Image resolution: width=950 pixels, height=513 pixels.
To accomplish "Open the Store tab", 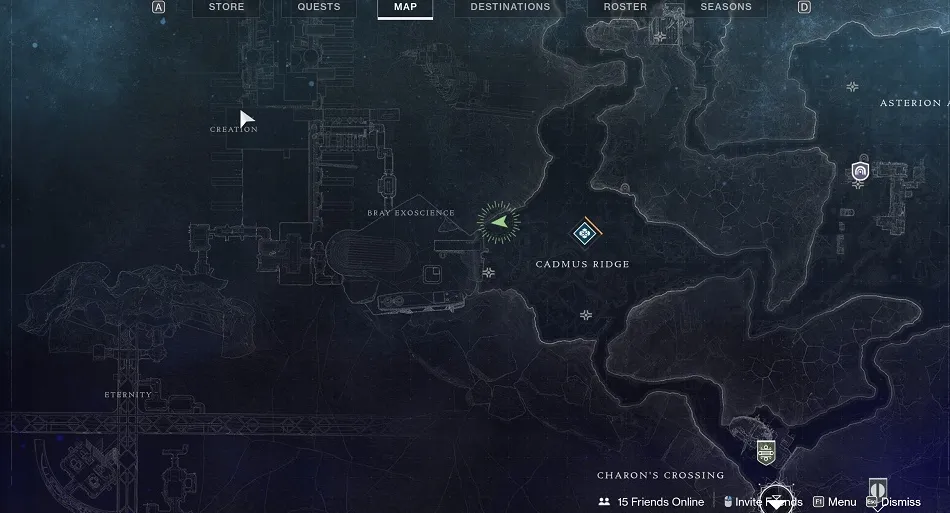I will [x=227, y=7].
